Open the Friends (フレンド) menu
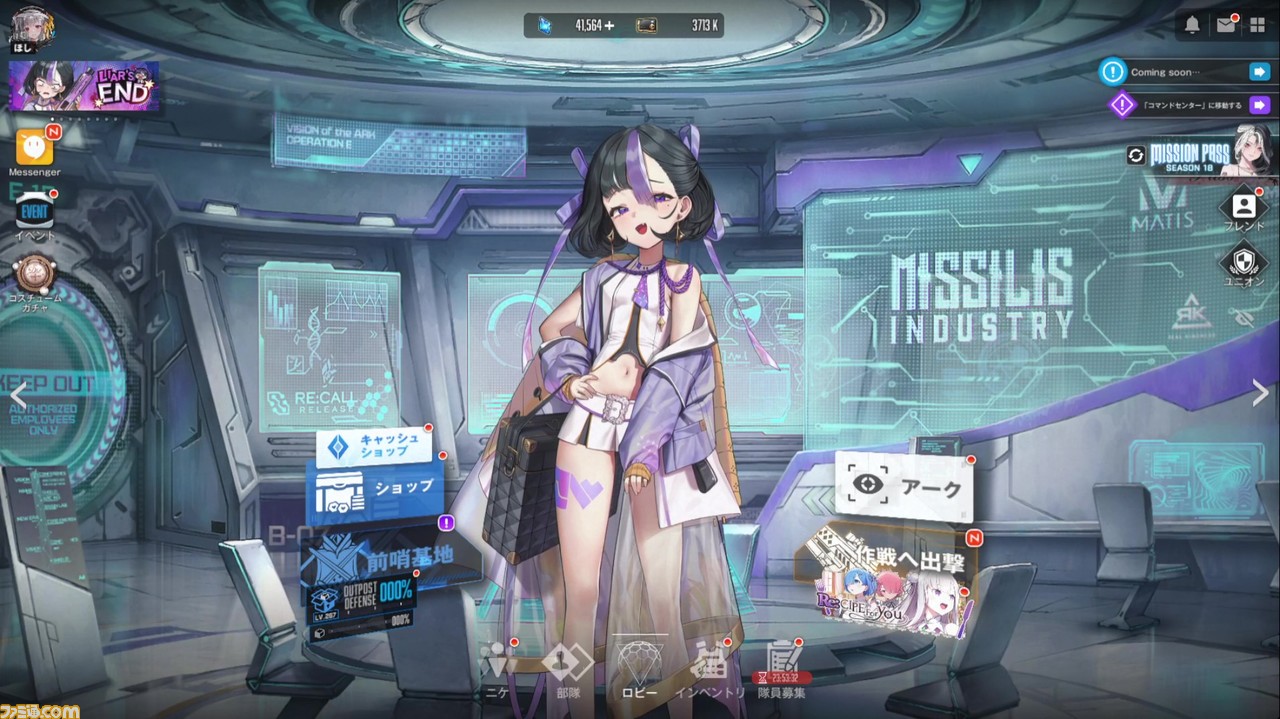The image size is (1280, 719). pos(1245,208)
